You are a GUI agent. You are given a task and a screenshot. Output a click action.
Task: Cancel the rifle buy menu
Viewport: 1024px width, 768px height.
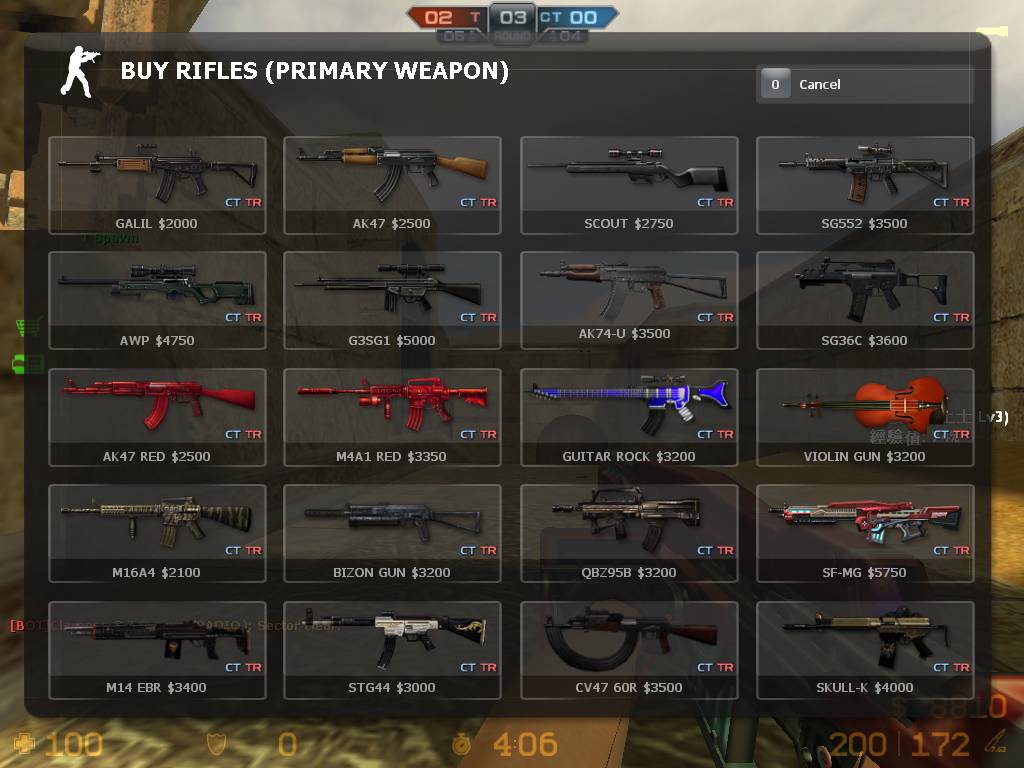(864, 85)
